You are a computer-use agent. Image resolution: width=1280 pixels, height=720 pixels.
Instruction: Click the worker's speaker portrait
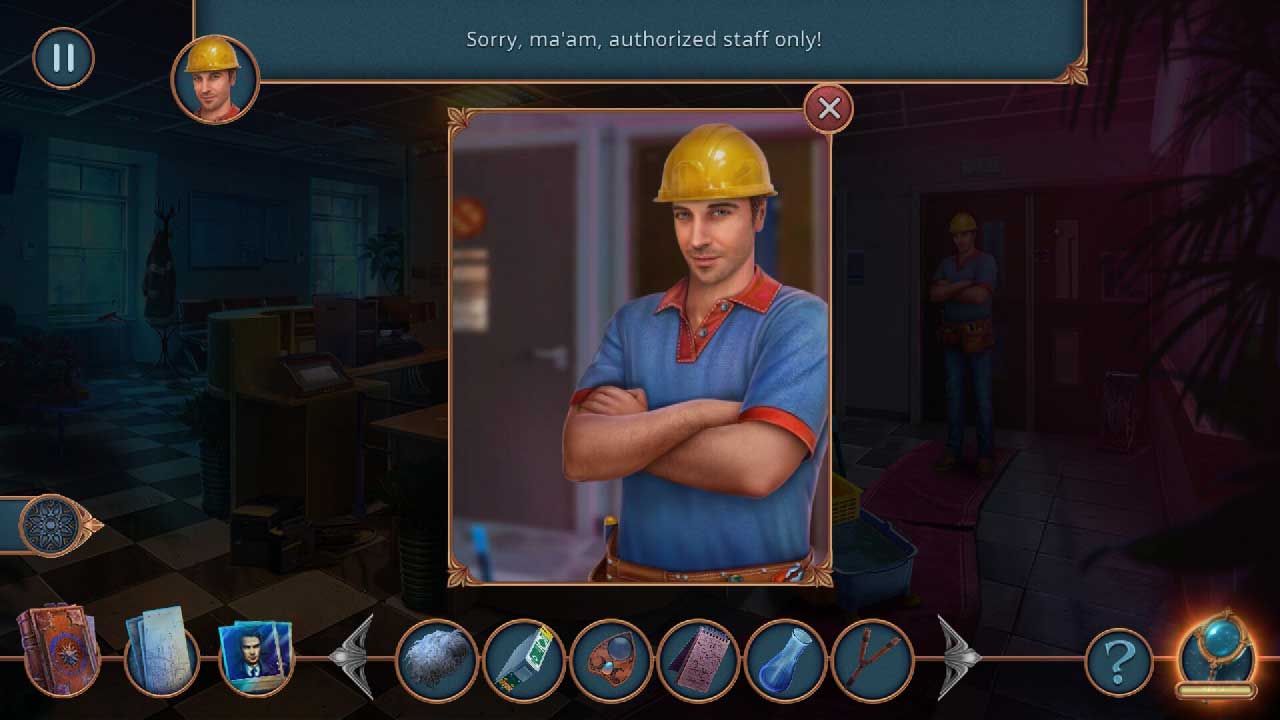(215, 78)
